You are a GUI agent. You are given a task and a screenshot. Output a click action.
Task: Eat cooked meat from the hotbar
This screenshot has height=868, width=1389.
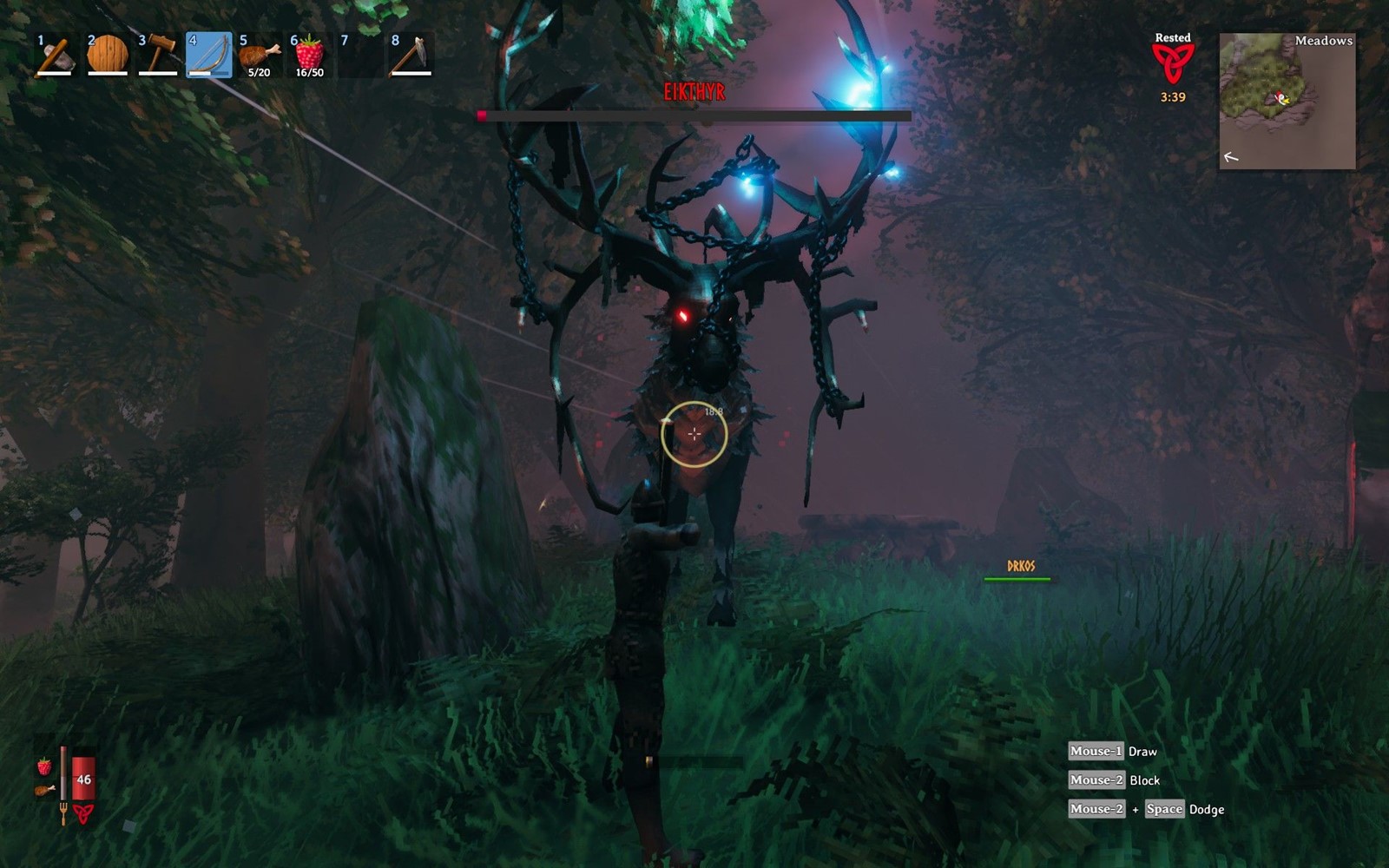259,56
